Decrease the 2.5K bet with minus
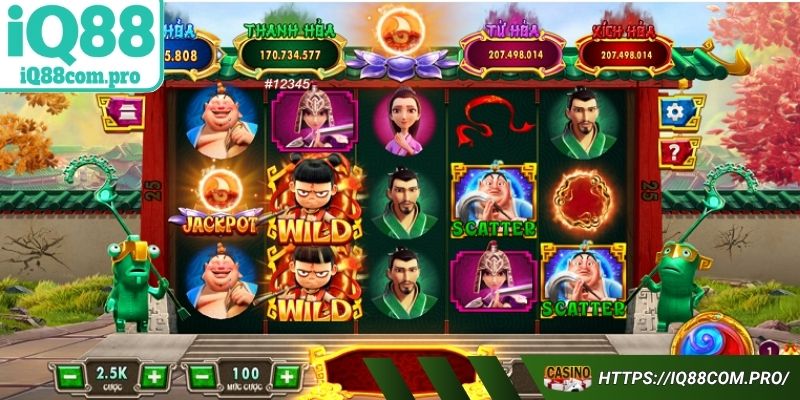The image size is (800, 400). (67, 377)
